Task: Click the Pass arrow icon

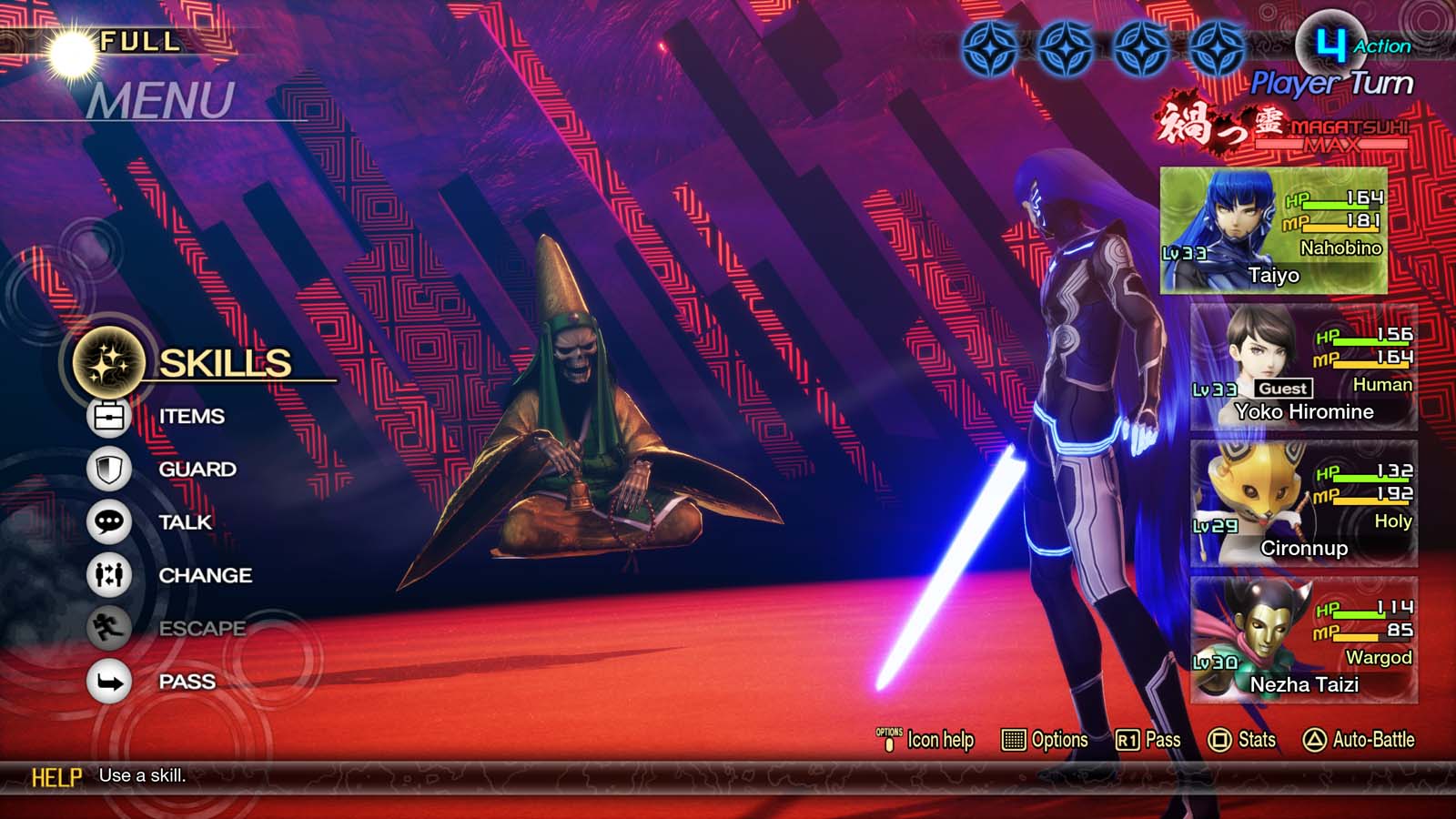Action: click(x=109, y=682)
